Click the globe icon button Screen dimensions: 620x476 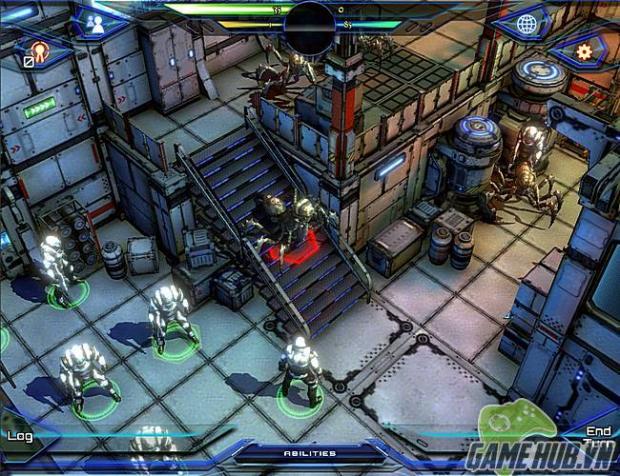point(527,24)
